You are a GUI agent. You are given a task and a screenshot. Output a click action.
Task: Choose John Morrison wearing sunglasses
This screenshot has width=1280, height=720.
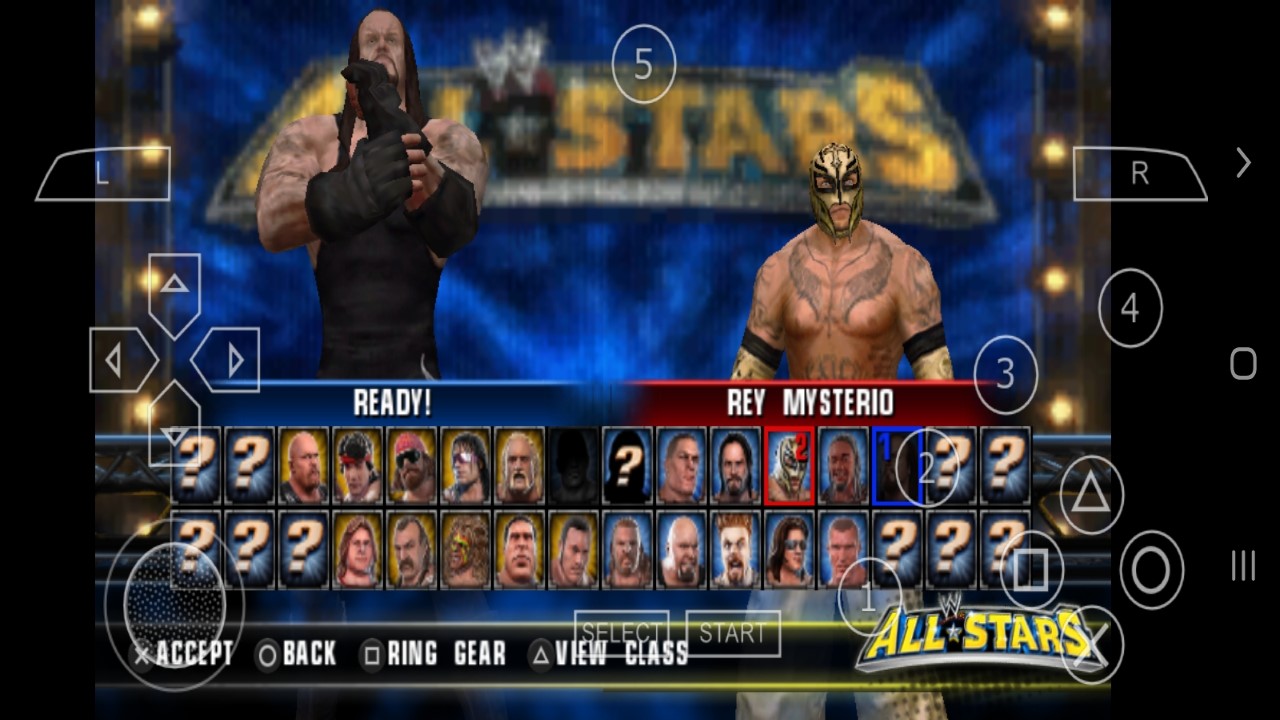[790, 550]
